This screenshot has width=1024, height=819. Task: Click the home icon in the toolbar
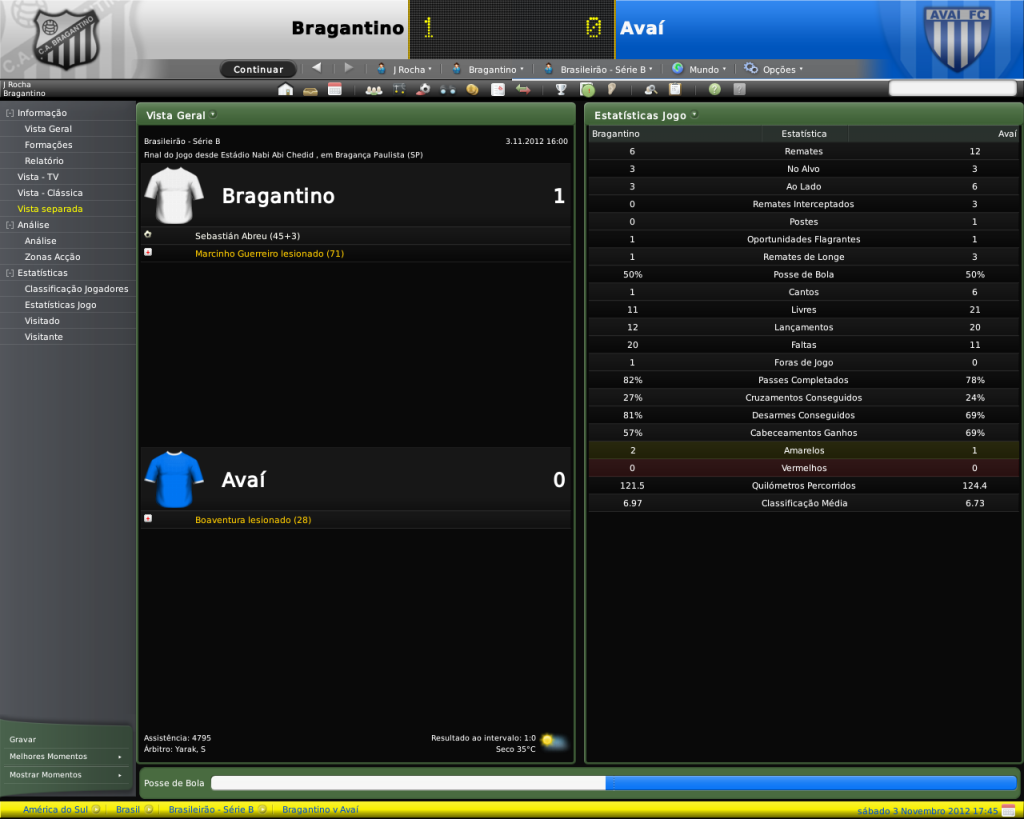coord(285,89)
